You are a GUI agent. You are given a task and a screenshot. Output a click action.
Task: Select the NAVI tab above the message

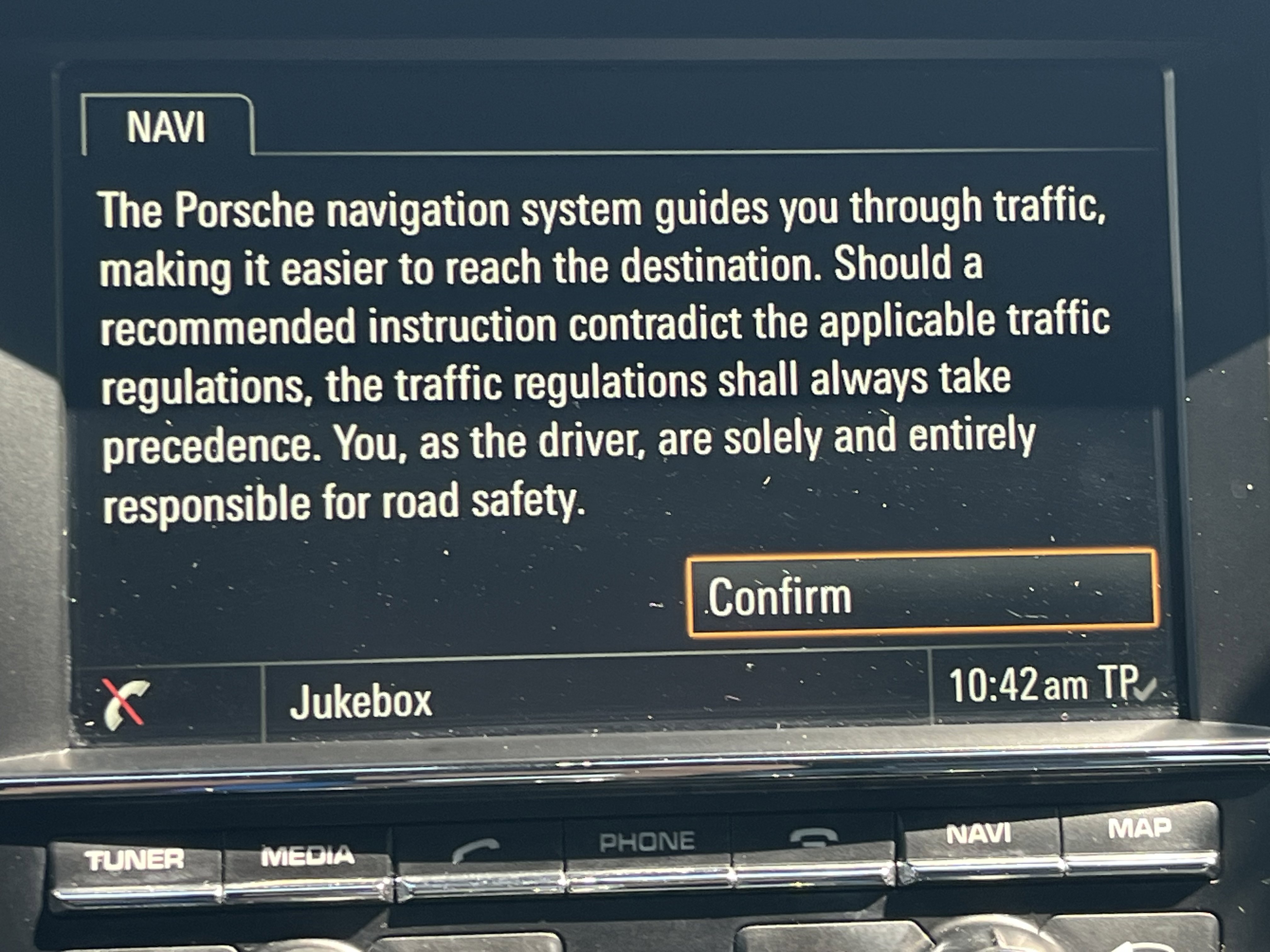coord(166,127)
